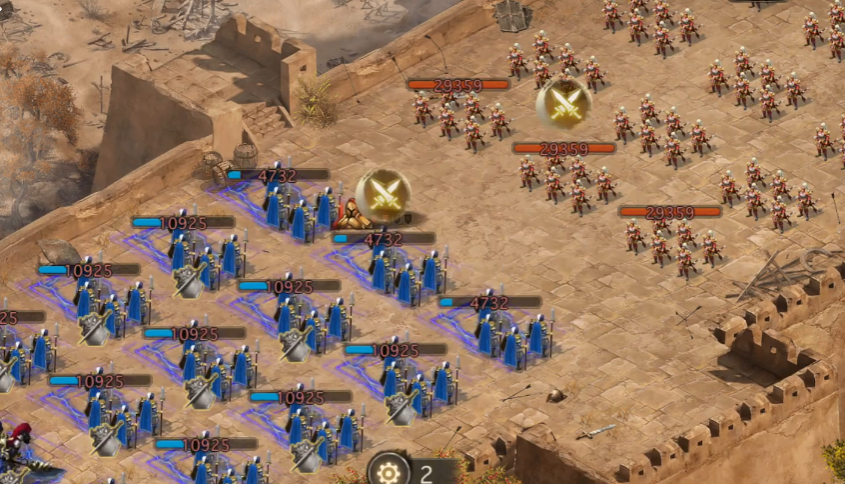Image resolution: width=845 pixels, height=484 pixels.
Task: Select the crossed swords marker near blue troops
Action: [383, 195]
